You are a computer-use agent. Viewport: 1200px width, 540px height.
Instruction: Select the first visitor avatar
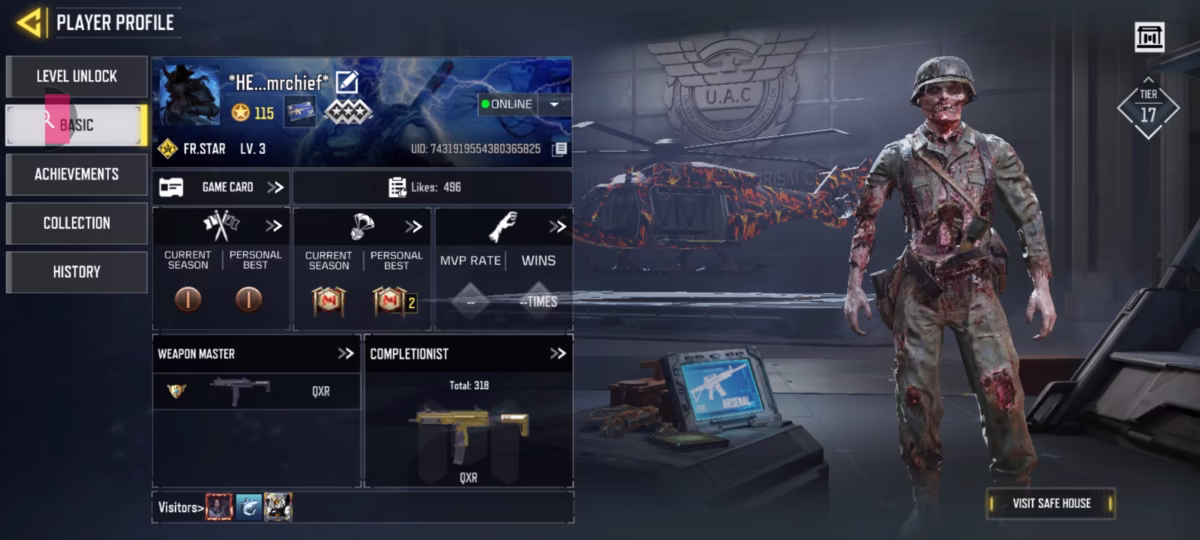(x=219, y=507)
